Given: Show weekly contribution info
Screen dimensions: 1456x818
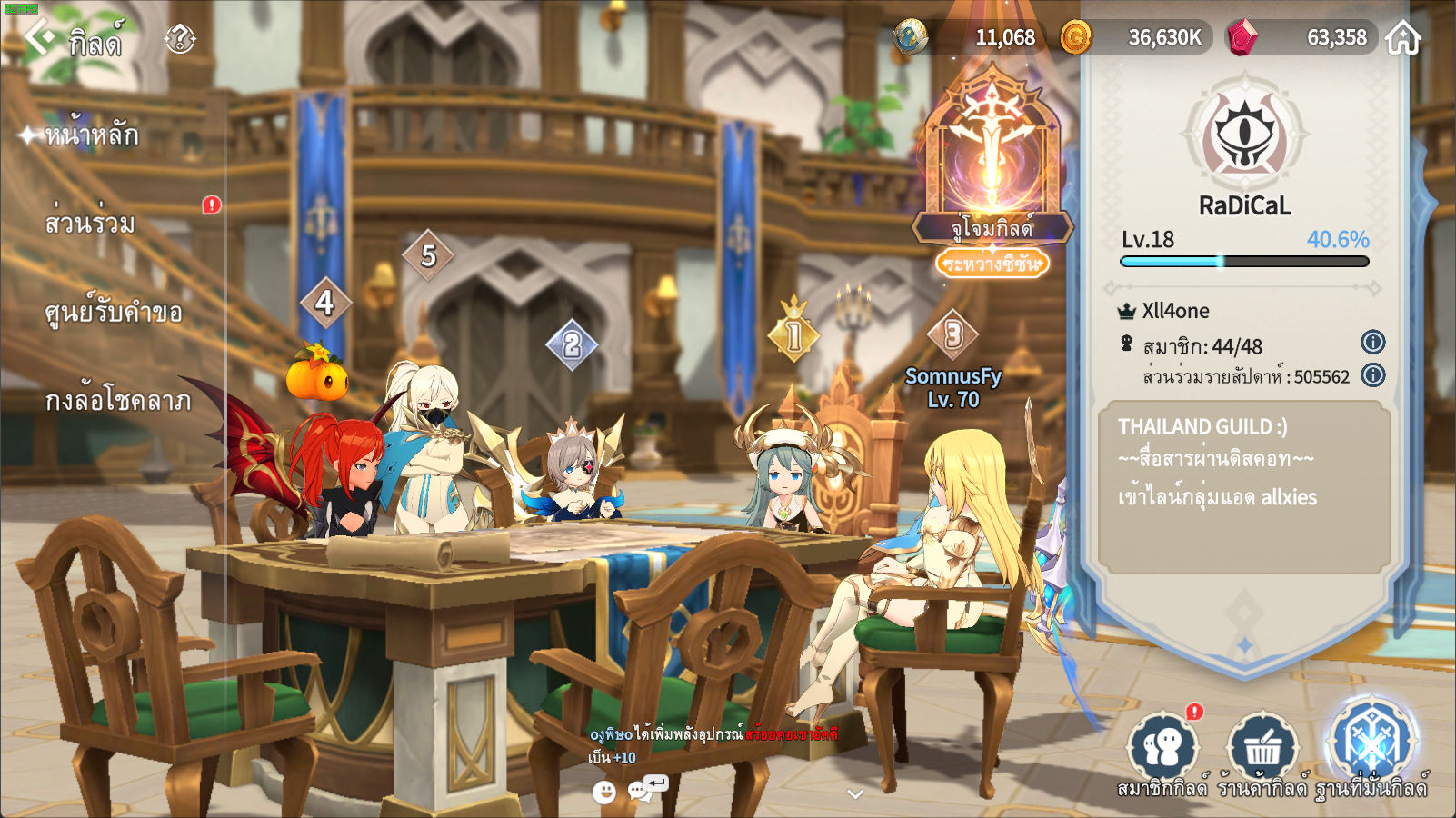Looking at the screenshot, I should click(1372, 374).
